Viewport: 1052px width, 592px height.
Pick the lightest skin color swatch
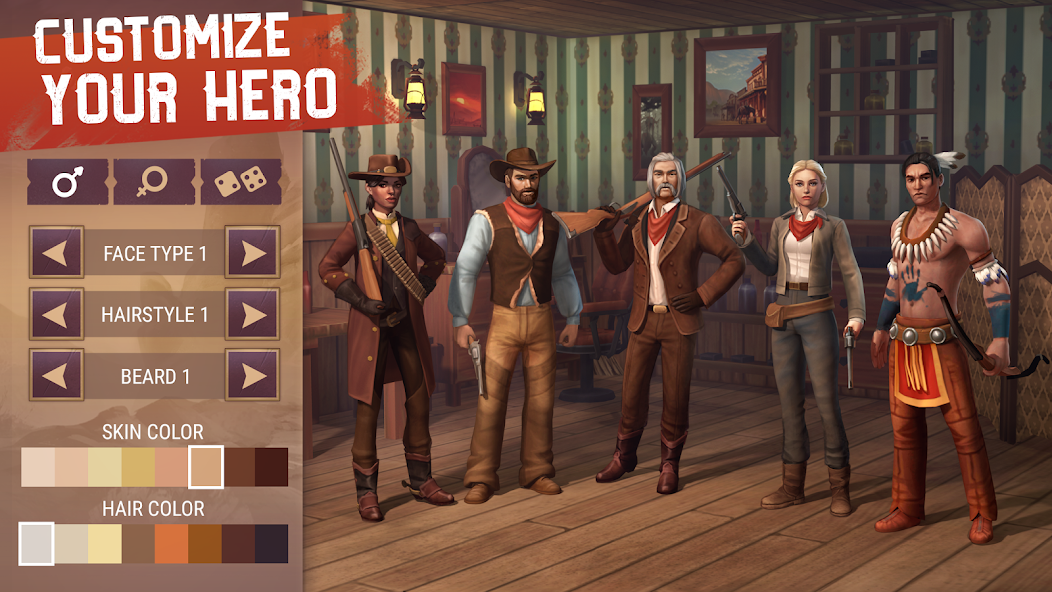click(x=38, y=467)
